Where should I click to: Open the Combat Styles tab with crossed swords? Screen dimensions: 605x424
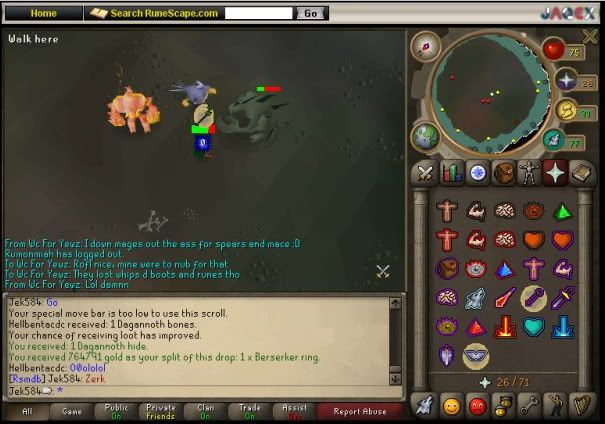(x=425, y=173)
